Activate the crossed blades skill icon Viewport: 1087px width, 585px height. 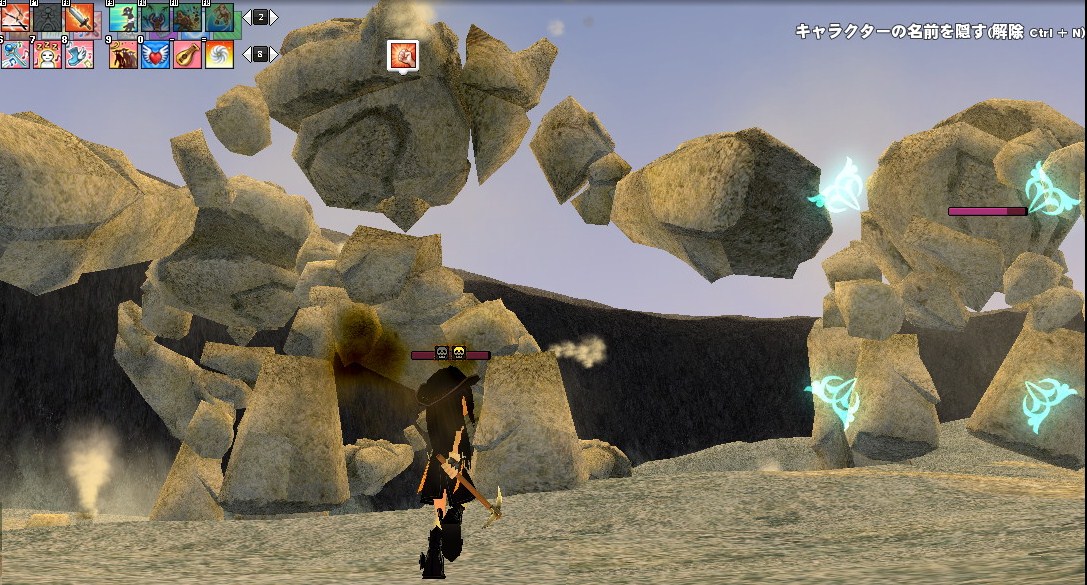[15, 17]
